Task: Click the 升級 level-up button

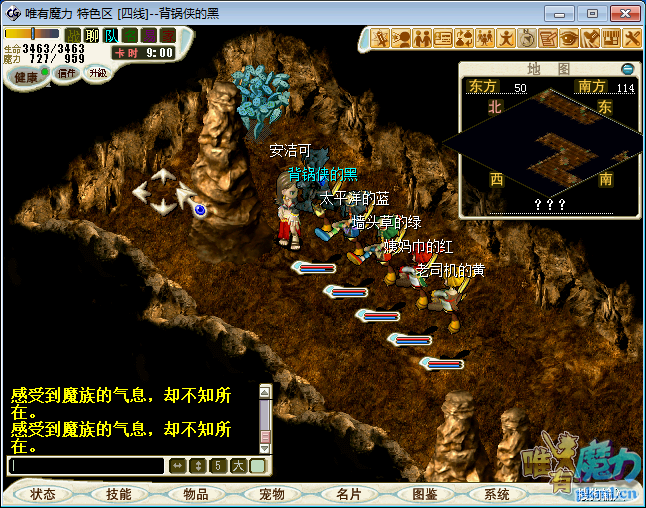Action: [97, 73]
